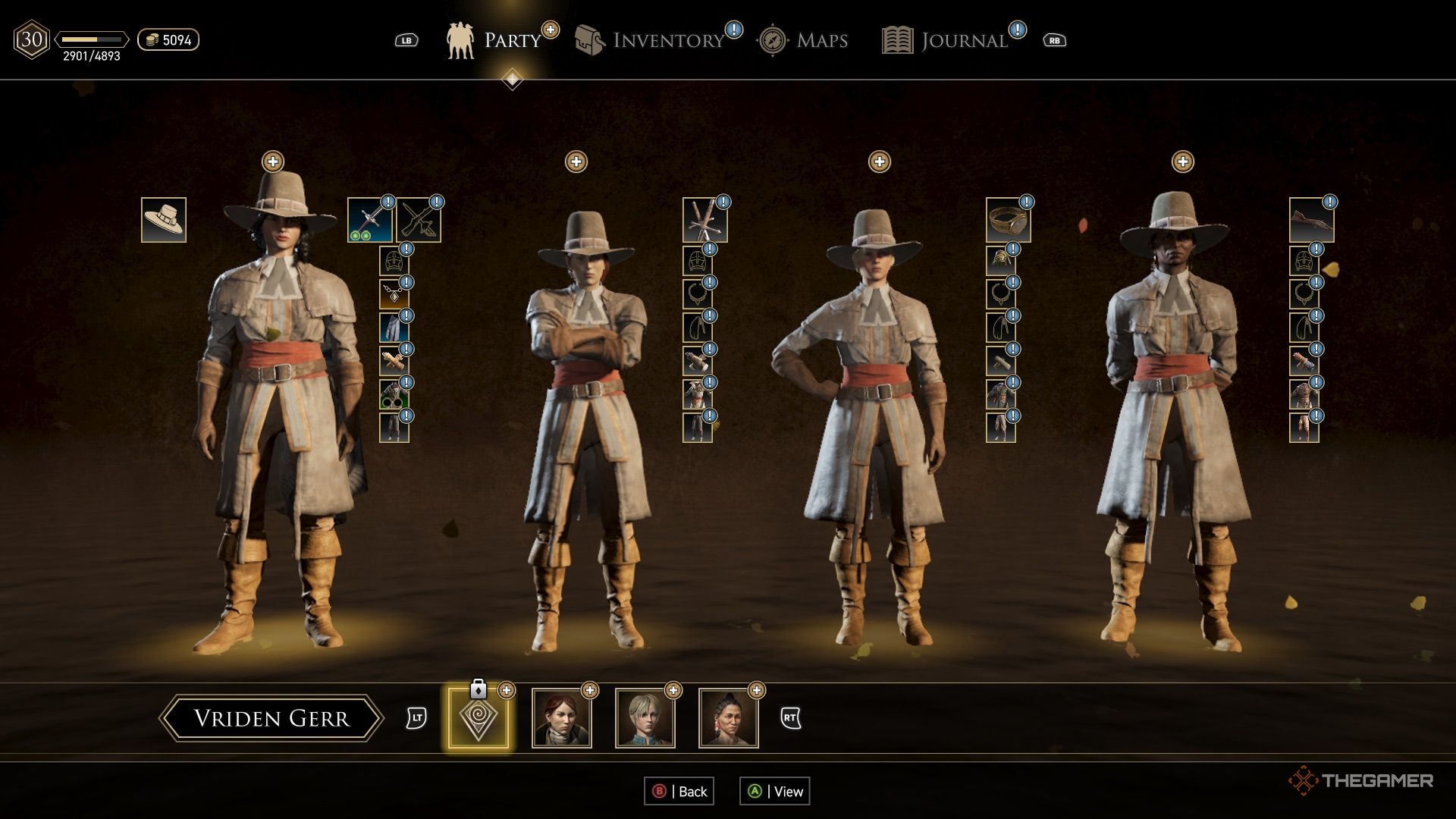Choose the blonde companion portrait
The height and width of the screenshot is (819, 1456).
pyautogui.click(x=645, y=718)
